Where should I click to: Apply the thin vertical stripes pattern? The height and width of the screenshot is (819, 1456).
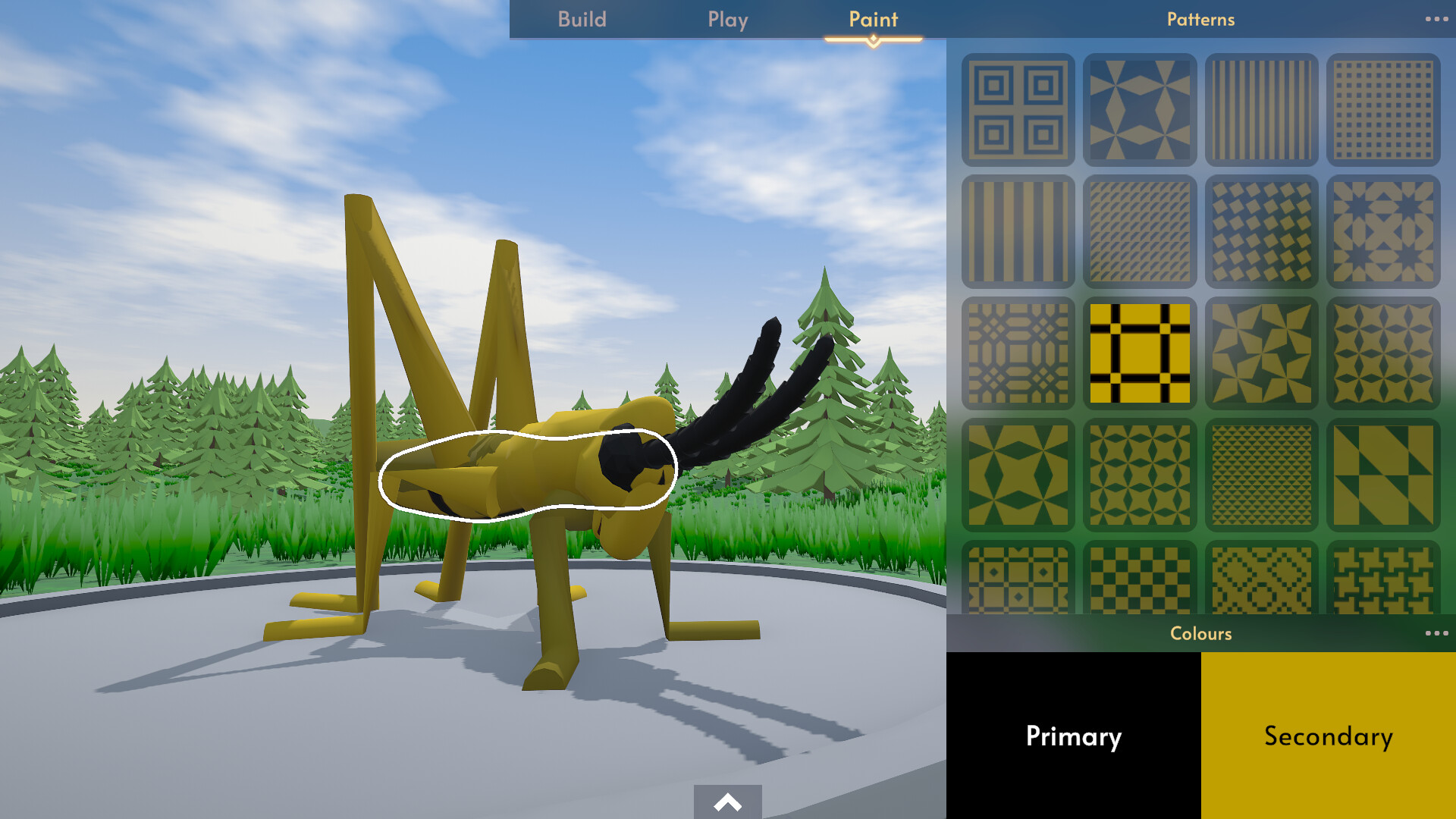pos(1261,108)
